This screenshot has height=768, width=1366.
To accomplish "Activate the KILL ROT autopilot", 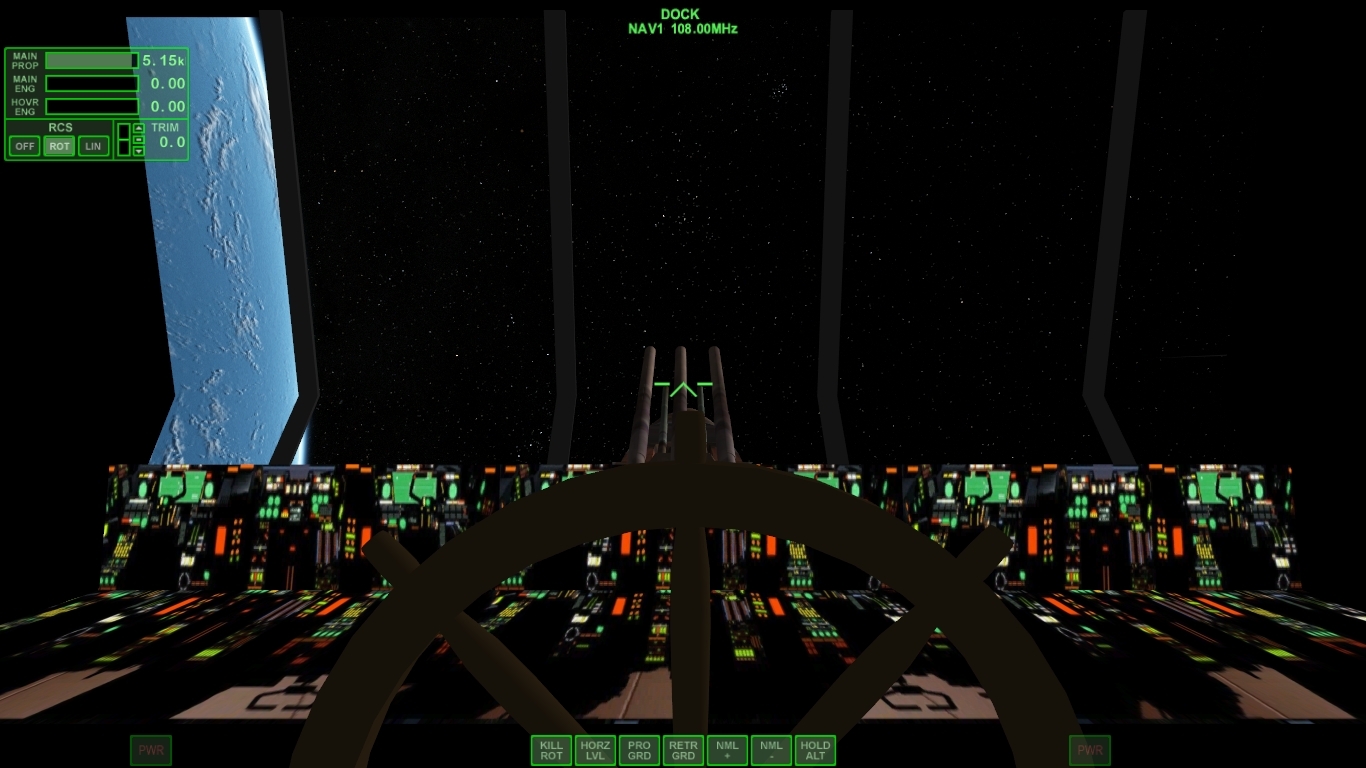I will click(552, 750).
